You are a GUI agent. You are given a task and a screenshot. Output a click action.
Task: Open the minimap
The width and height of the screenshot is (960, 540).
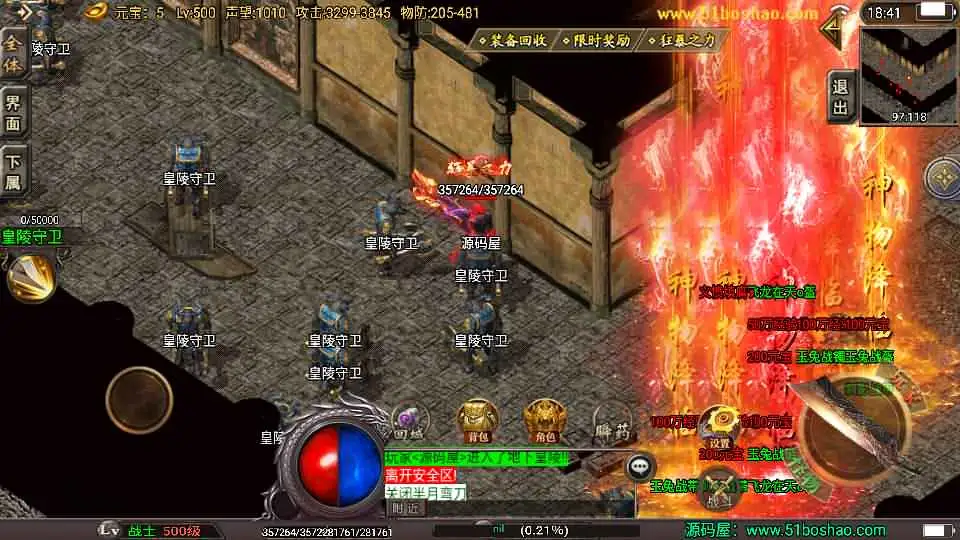(908, 73)
